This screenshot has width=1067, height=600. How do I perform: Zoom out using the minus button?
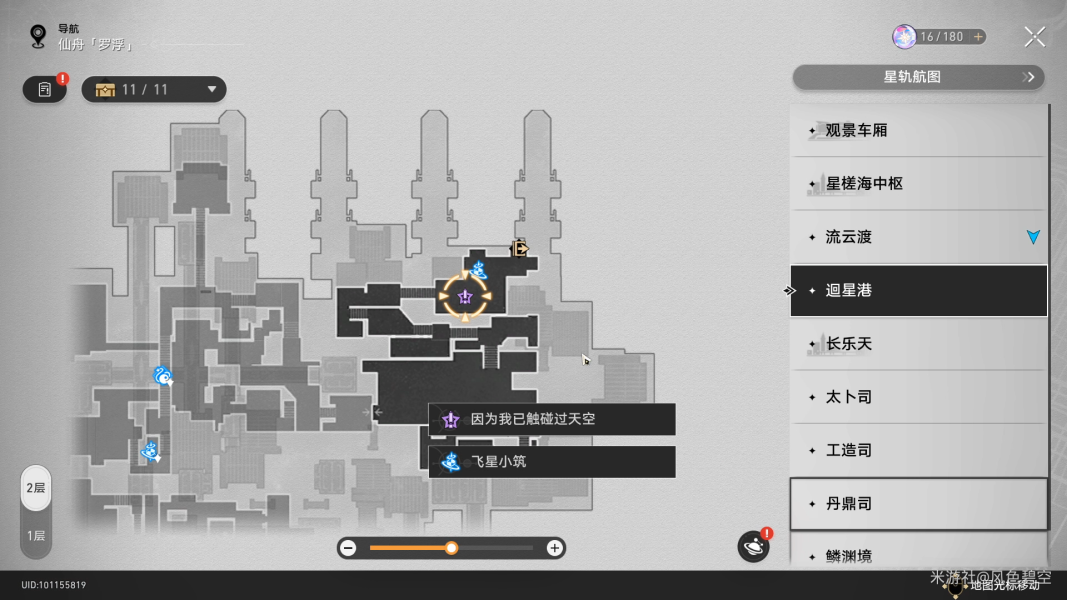(x=348, y=548)
